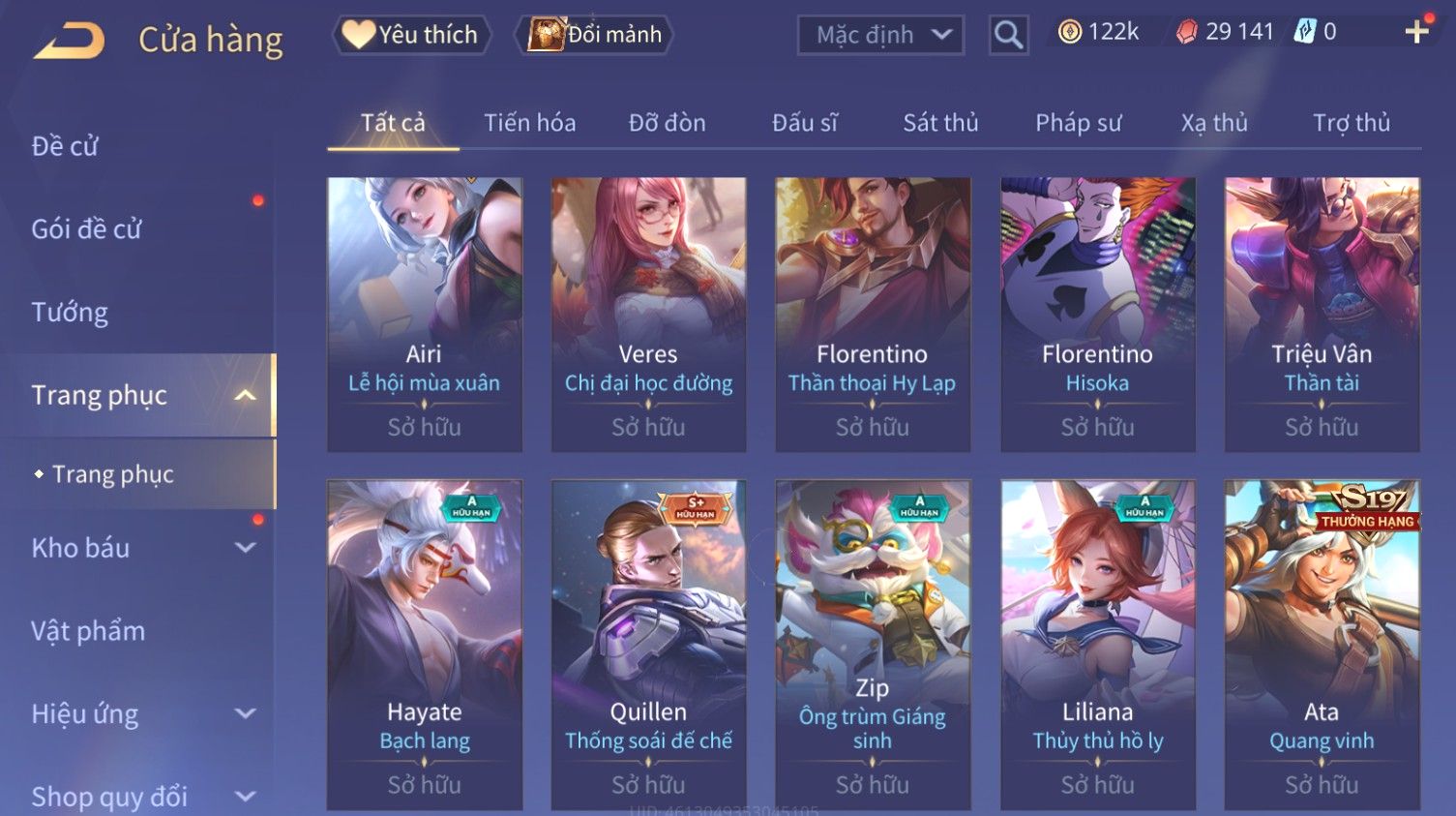Switch to the Đỡ đòn tab

pos(667,123)
